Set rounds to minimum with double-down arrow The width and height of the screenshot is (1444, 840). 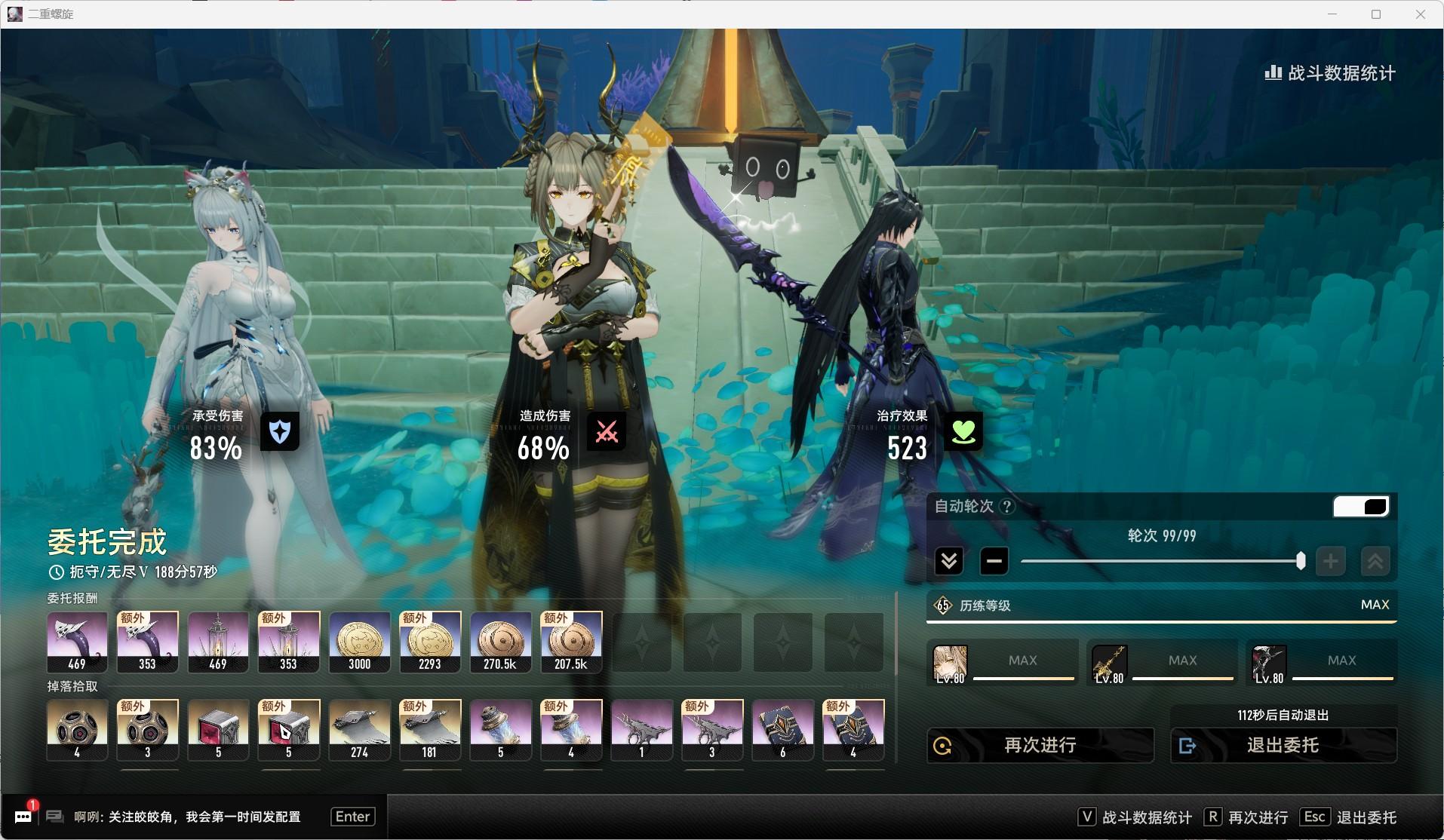click(948, 561)
